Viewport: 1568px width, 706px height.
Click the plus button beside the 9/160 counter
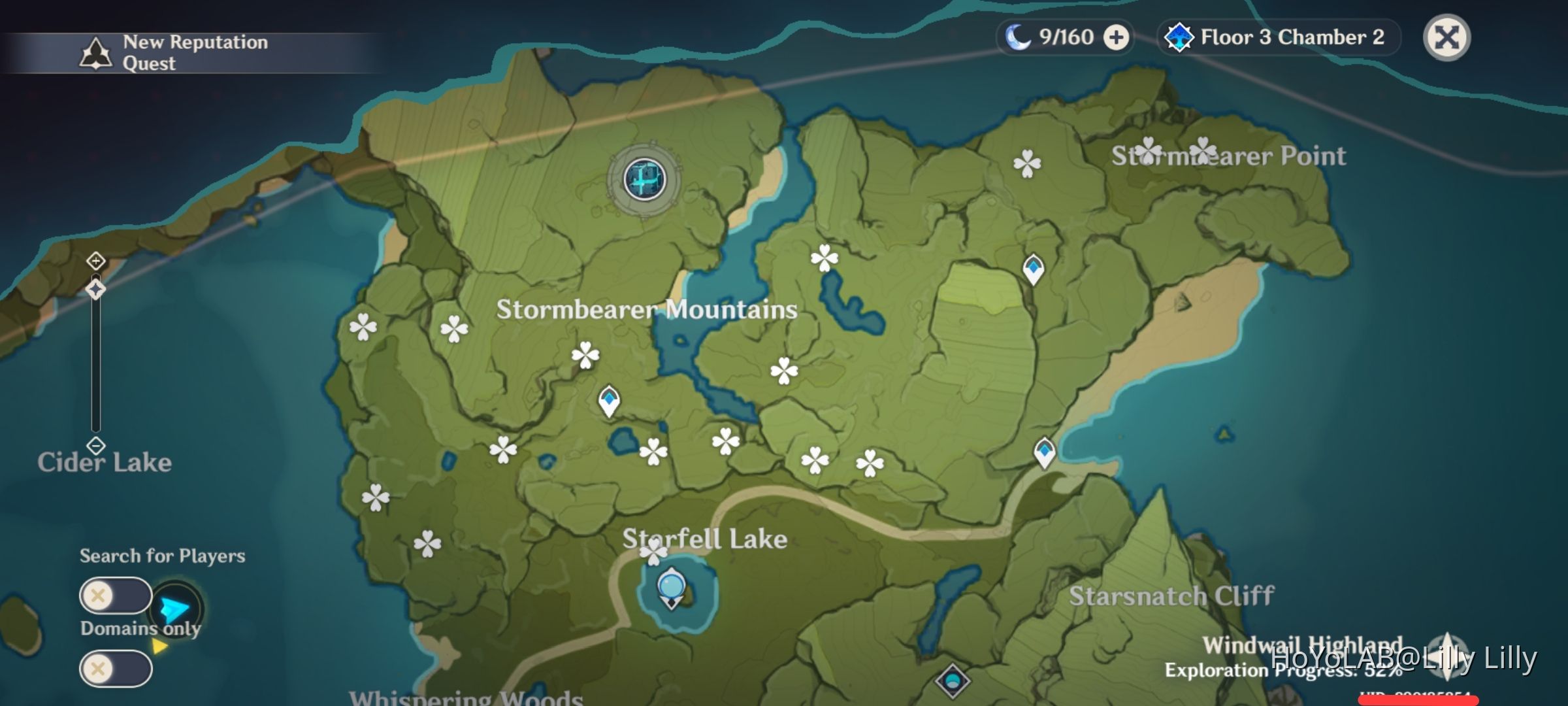click(1115, 37)
